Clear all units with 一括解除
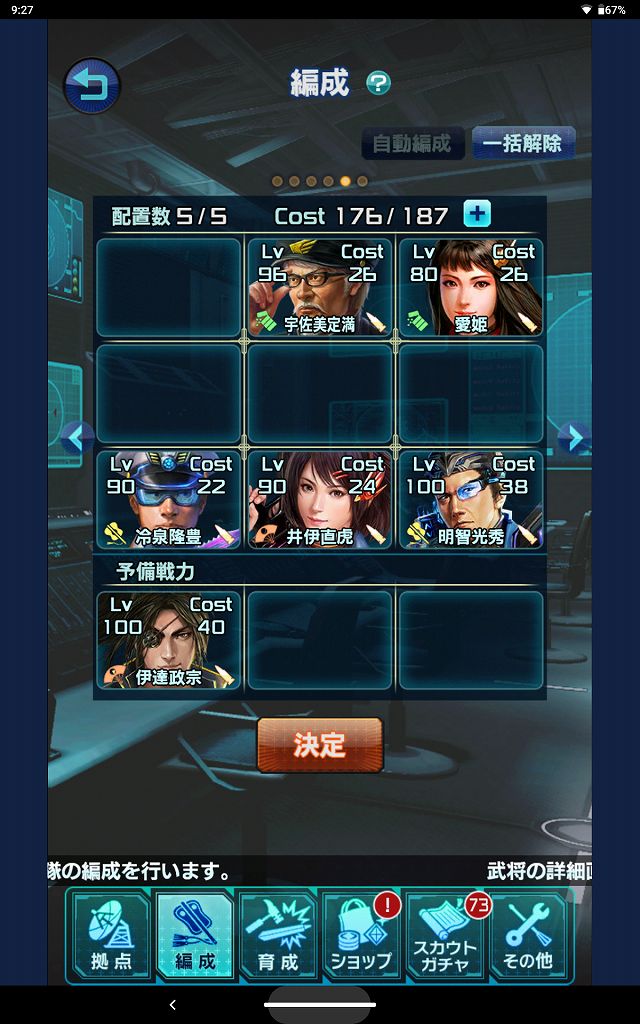 521,143
